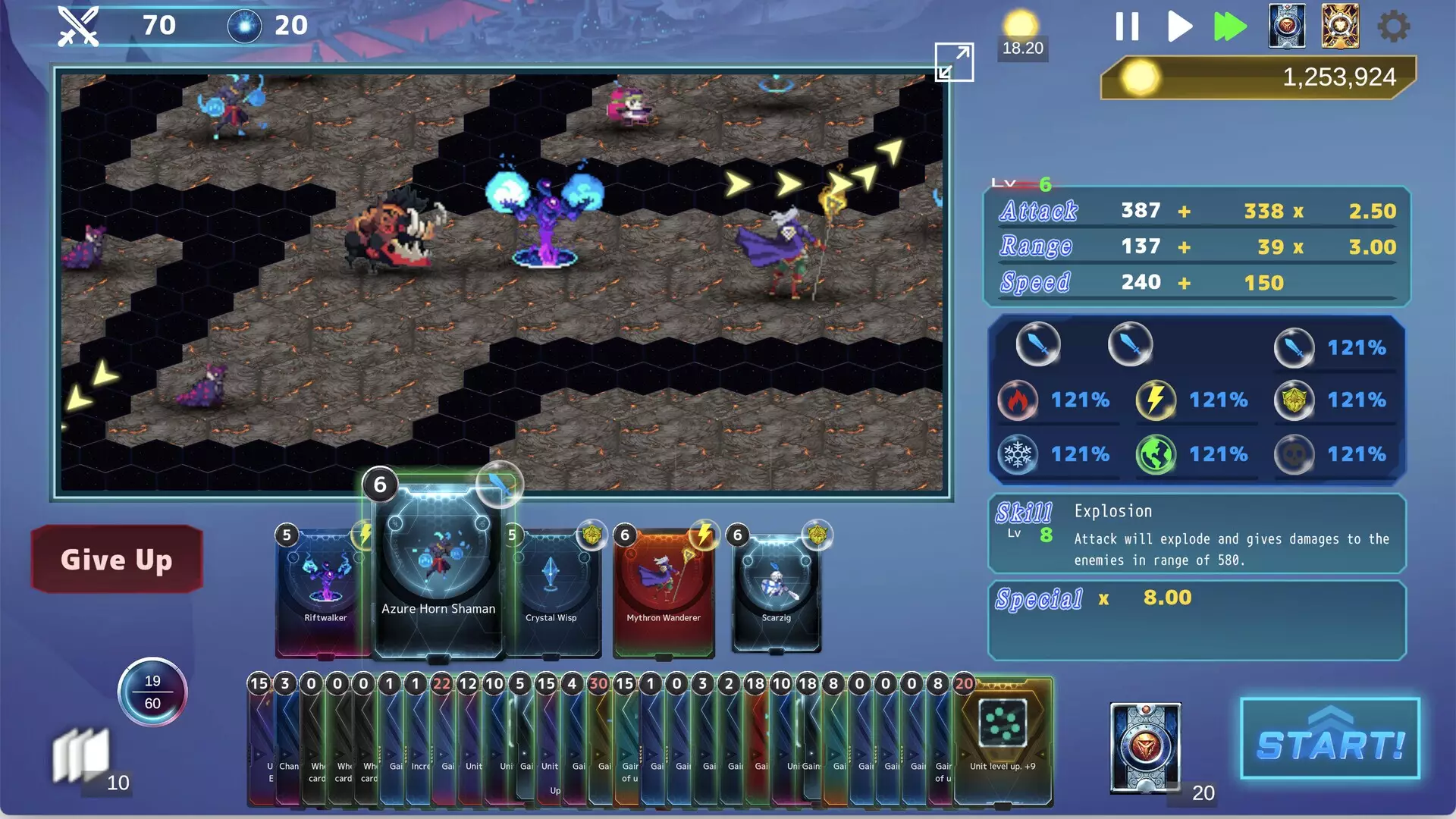Pause the battle
The width and height of the screenshot is (1456, 819).
1127,26
